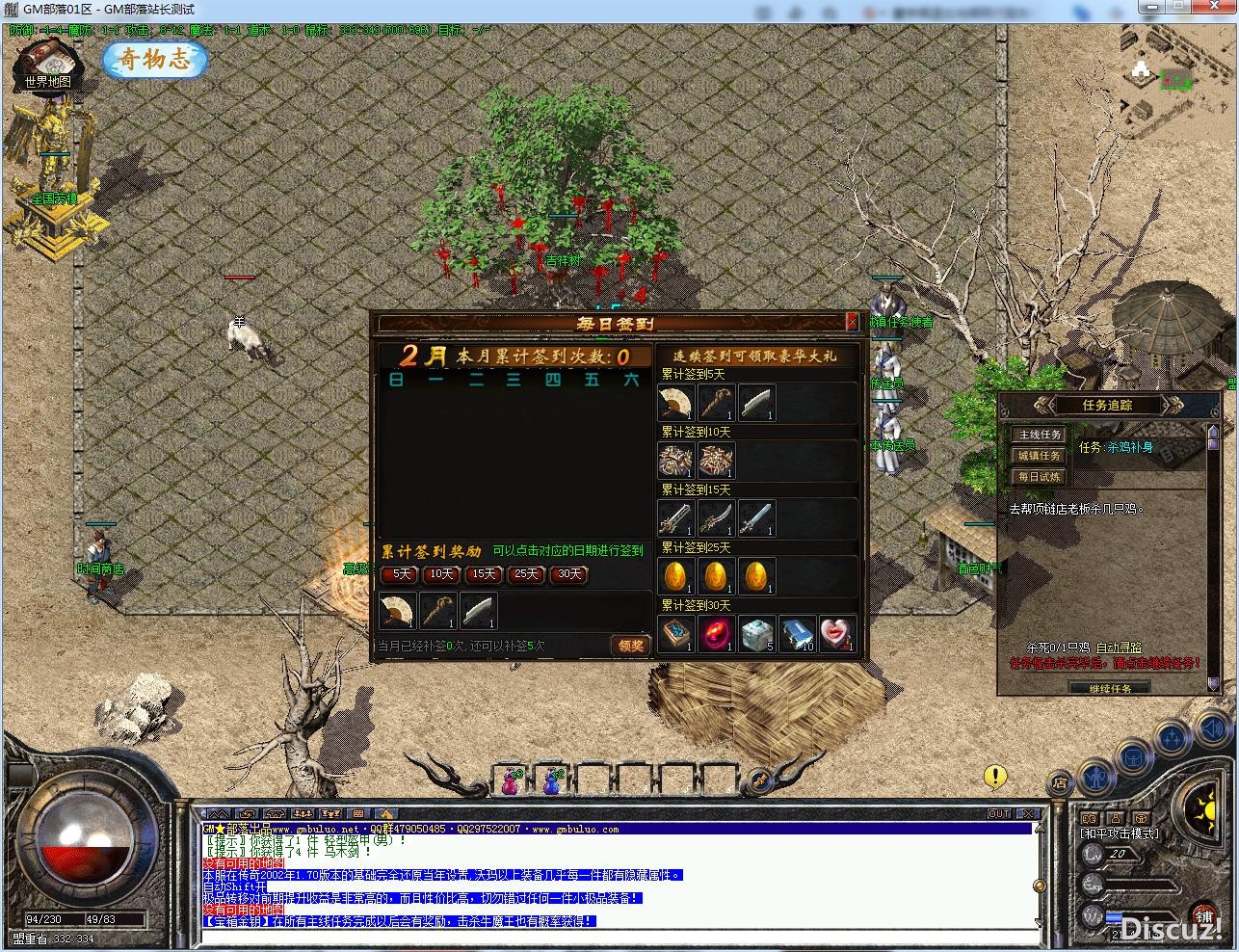Open the 店 shop icon
This screenshot has width=1239, height=952.
(1059, 783)
